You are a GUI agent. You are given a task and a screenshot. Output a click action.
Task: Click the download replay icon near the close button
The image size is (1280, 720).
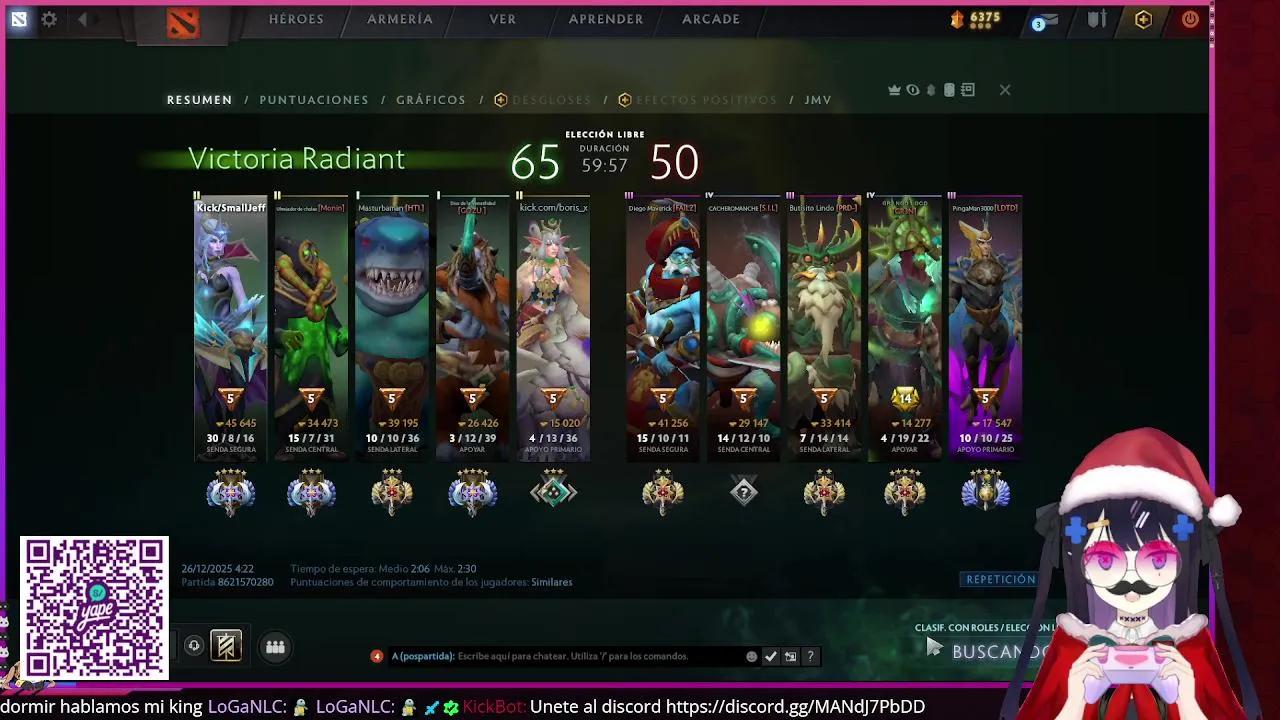pyautogui.click(x=931, y=89)
